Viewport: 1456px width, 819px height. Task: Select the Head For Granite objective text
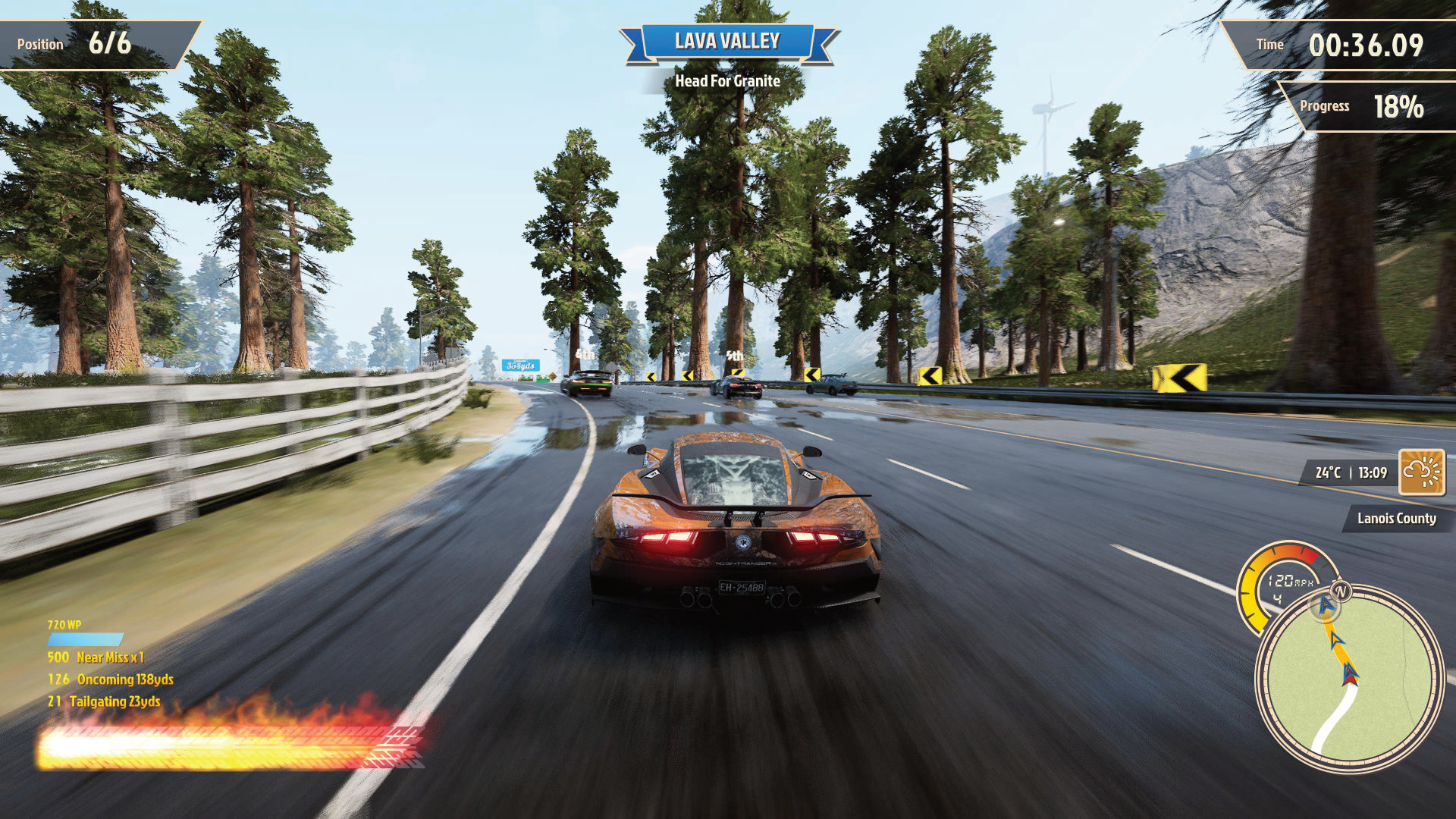pos(727,80)
